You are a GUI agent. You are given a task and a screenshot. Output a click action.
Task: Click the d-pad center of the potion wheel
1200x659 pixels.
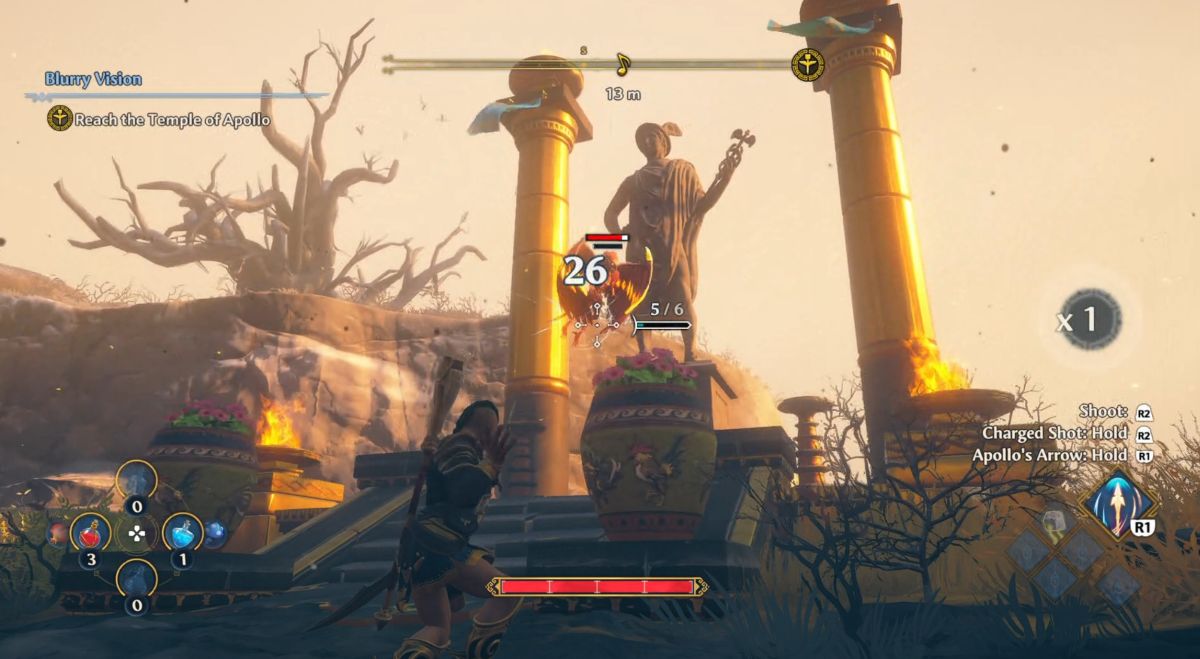click(137, 534)
